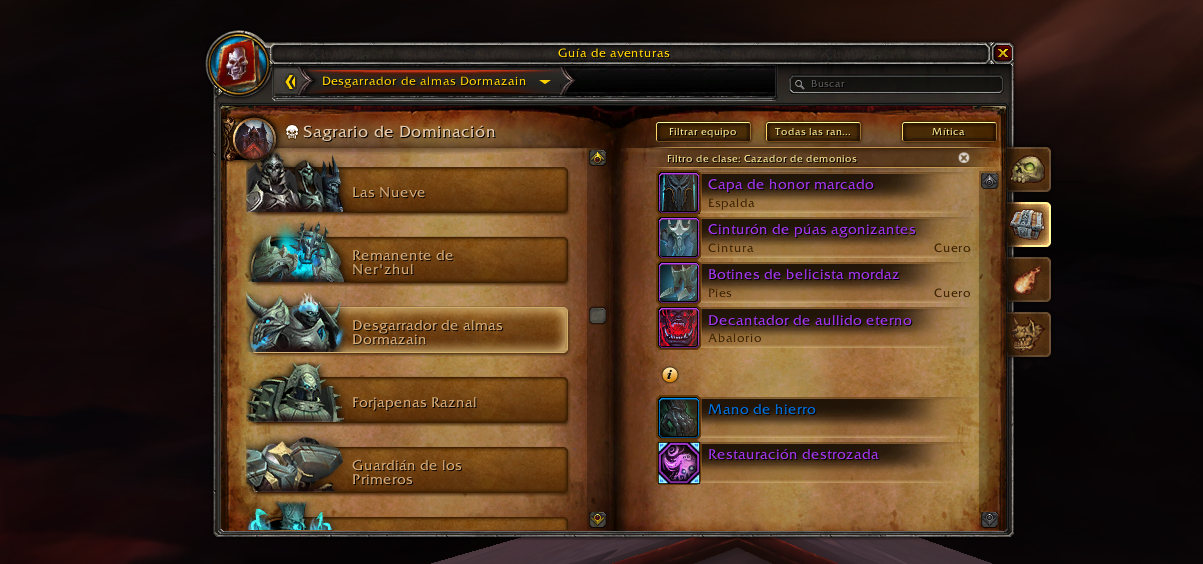Image resolution: width=1203 pixels, height=564 pixels.
Task: View the Capa de honor marcado item
Action: coord(790,185)
